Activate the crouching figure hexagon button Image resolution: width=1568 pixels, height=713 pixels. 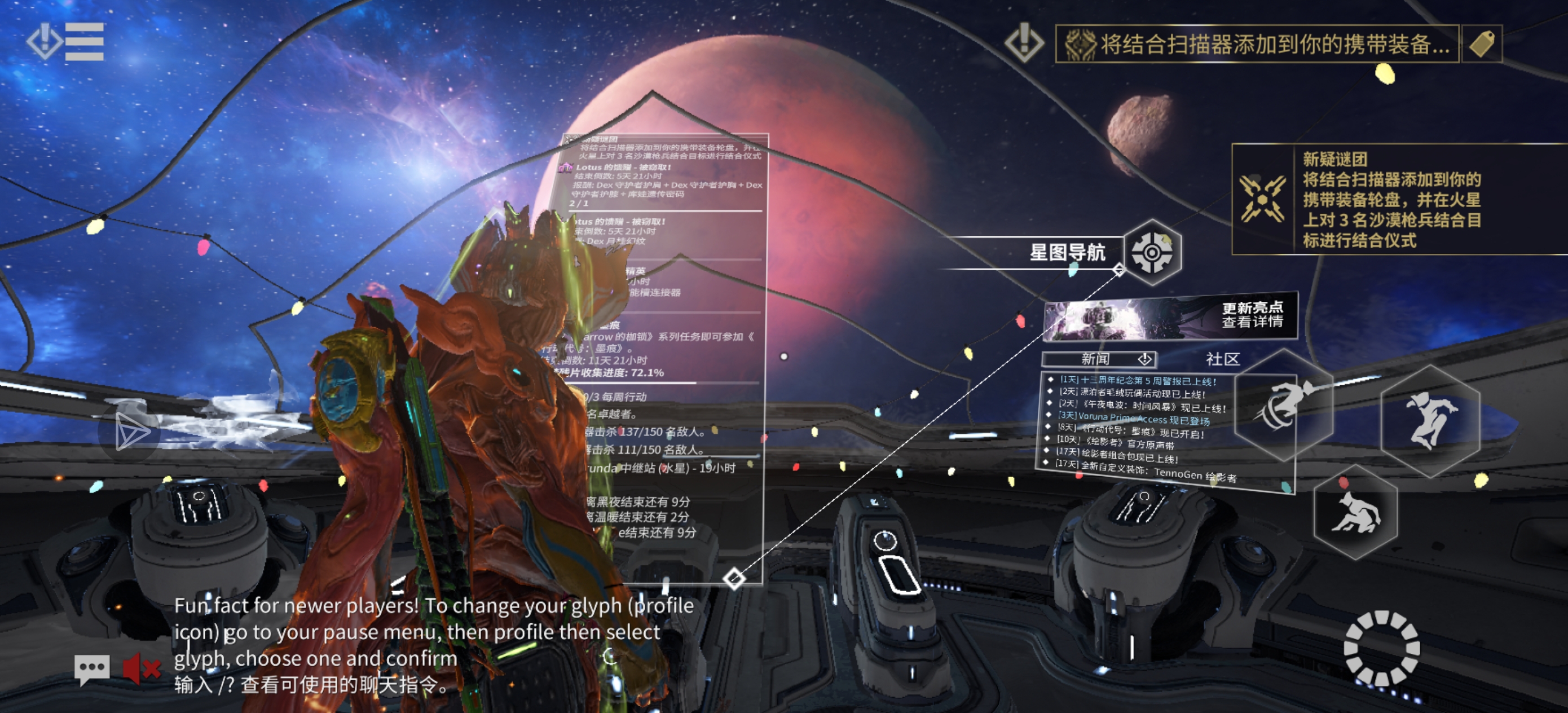(1356, 513)
